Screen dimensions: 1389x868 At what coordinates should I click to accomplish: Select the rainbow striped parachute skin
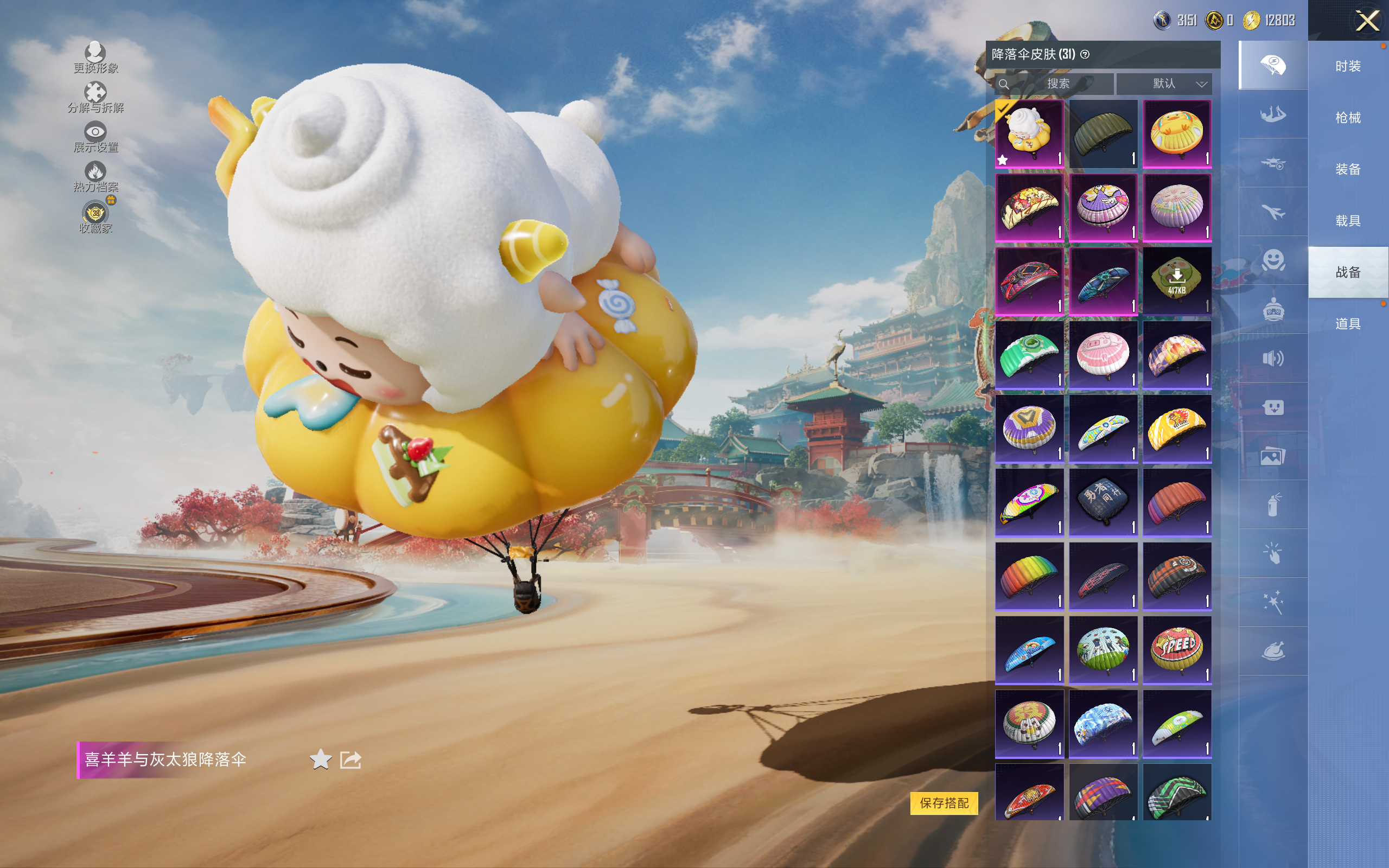[x=1029, y=576]
